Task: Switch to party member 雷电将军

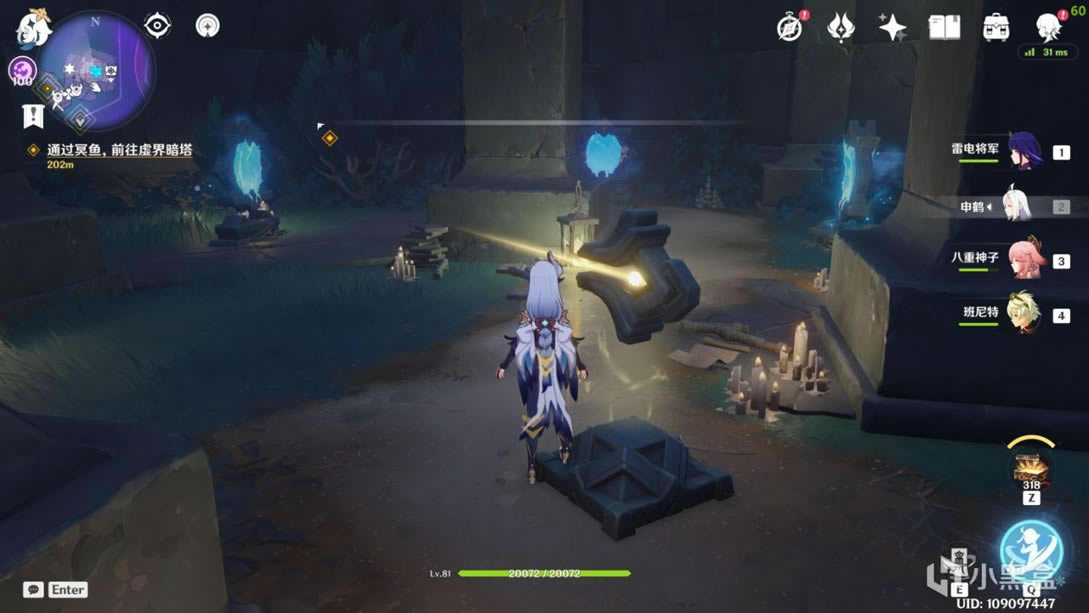Action: click(x=1022, y=151)
